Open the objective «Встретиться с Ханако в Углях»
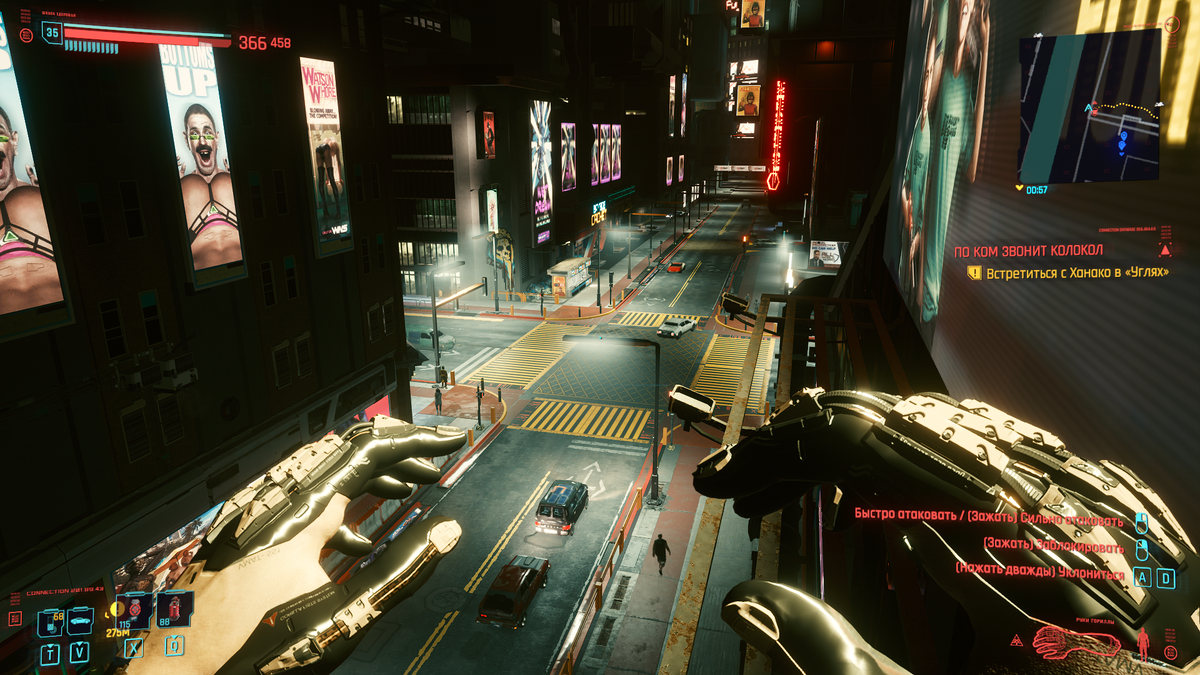Image resolution: width=1200 pixels, height=675 pixels. [1077, 272]
